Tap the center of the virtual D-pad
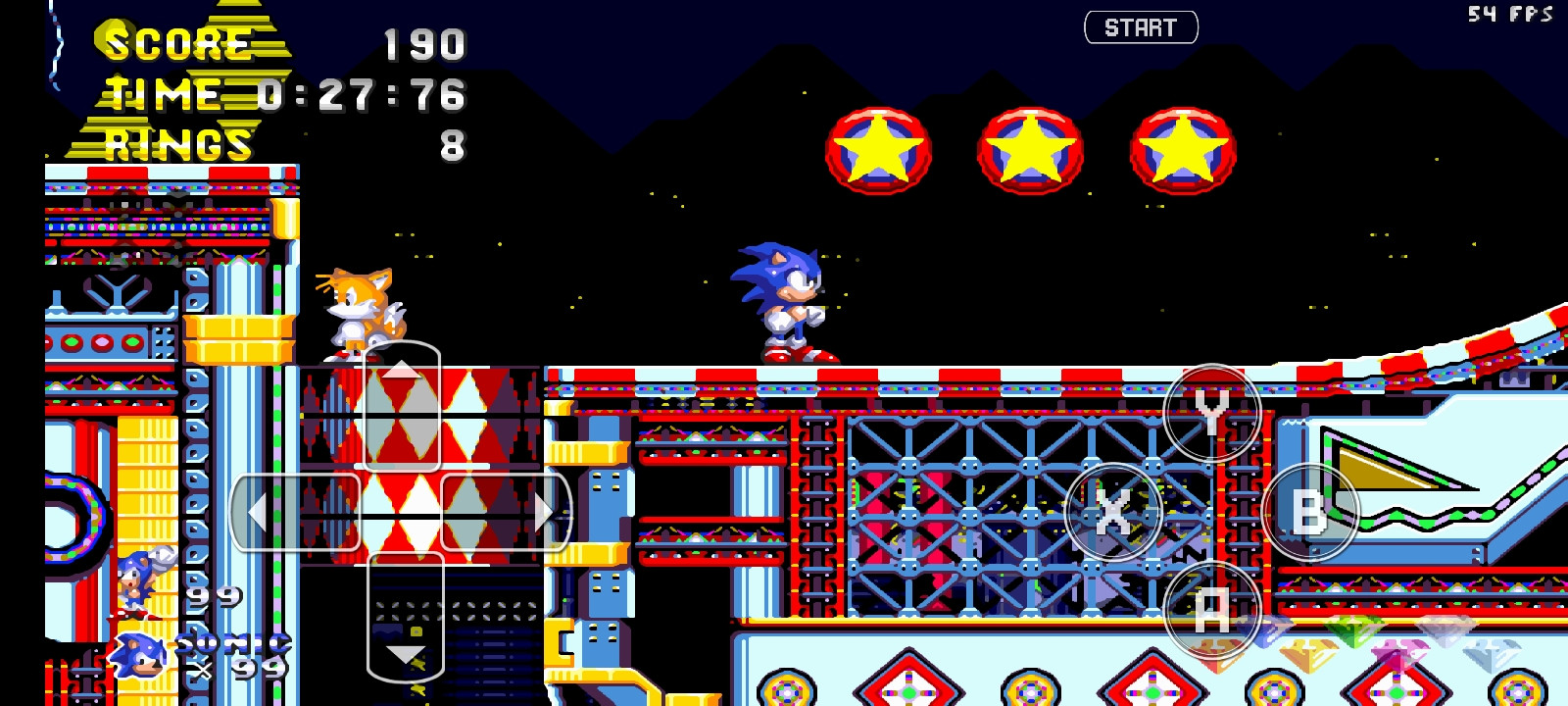 pyautogui.click(x=404, y=511)
